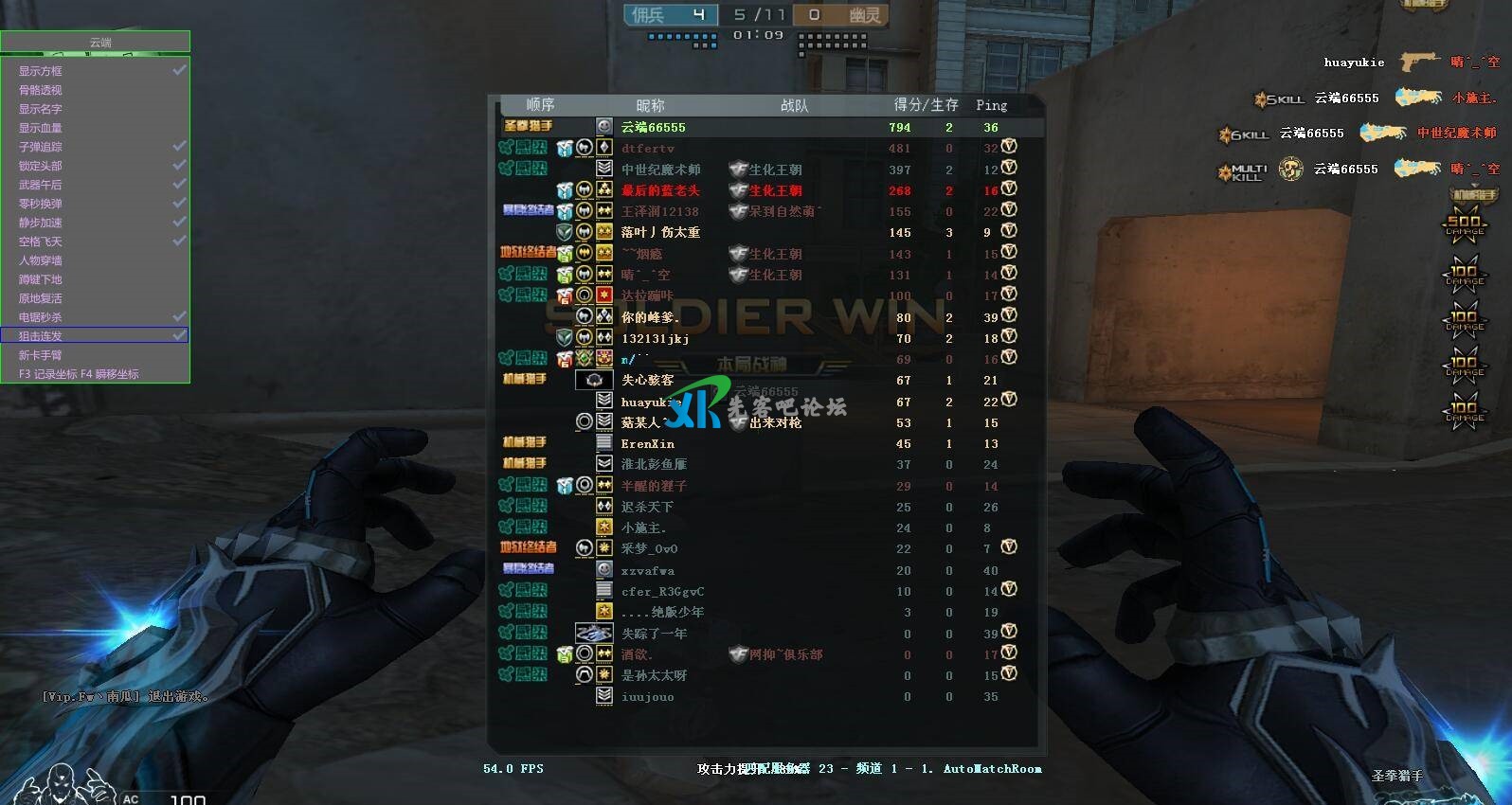1512x805 pixels.
Task: Click the 地狱终结者 badge beside 采梦_OvO
Action: point(530,547)
